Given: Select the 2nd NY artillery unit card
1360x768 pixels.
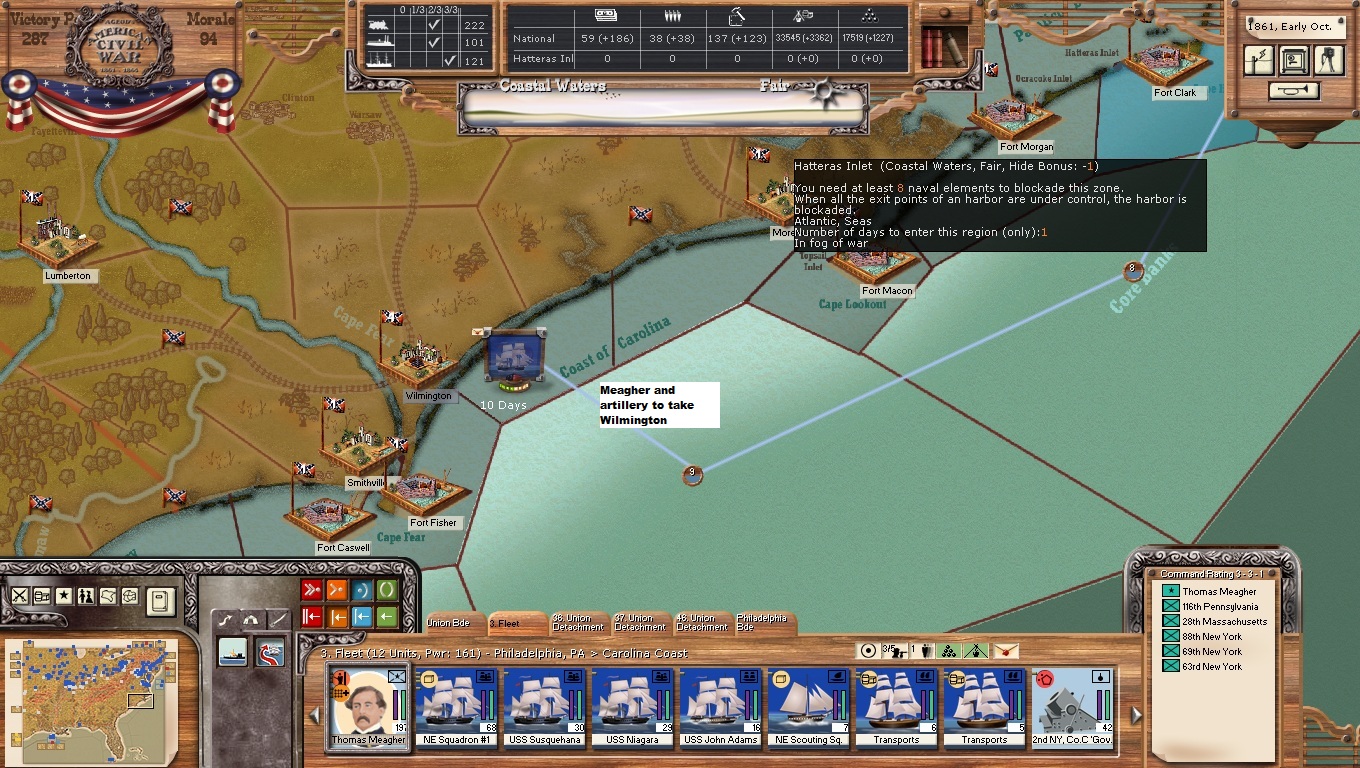Looking at the screenshot, I should coord(1073,706).
